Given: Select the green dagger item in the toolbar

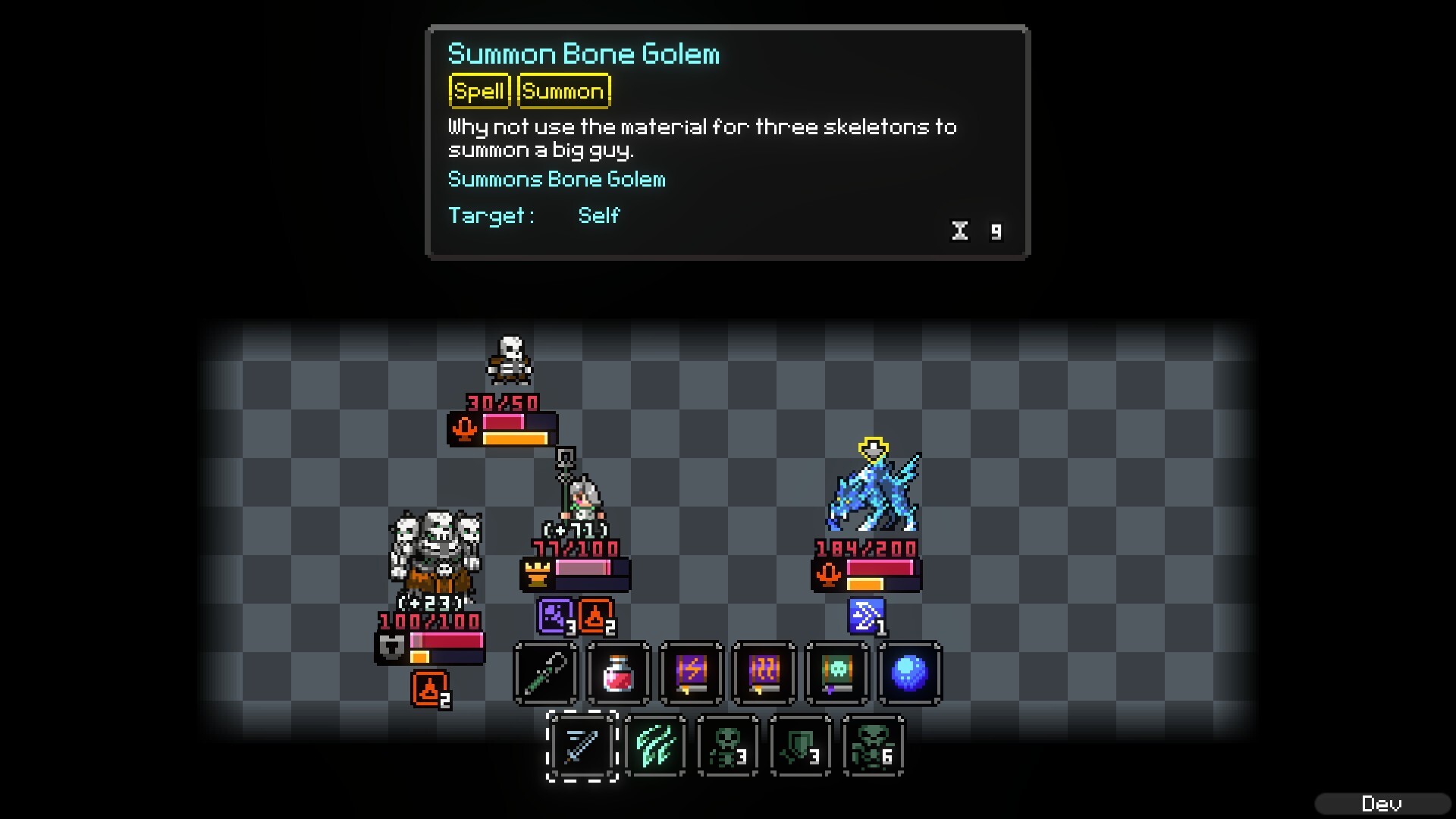Looking at the screenshot, I should click(x=544, y=673).
